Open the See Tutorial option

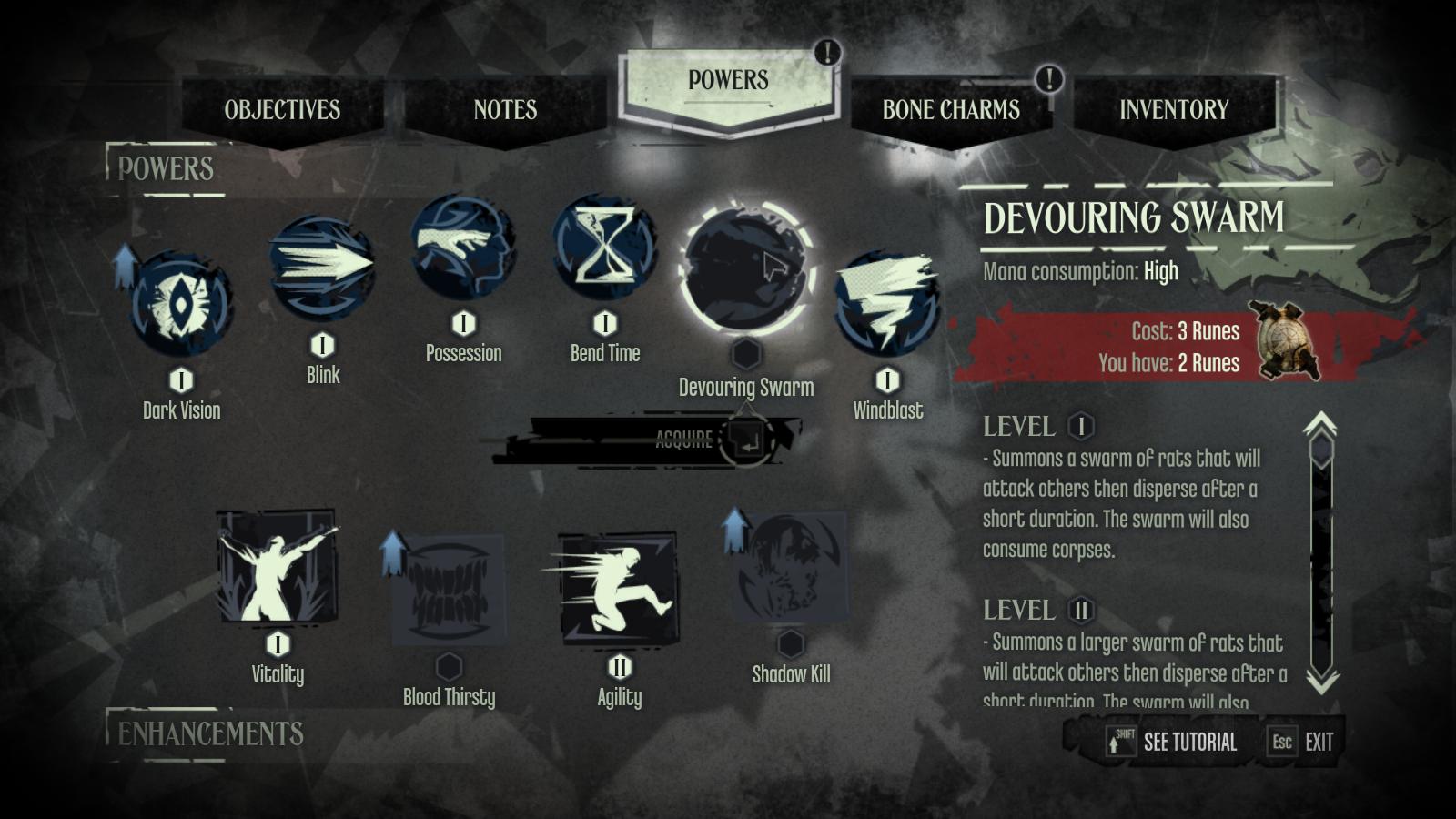coord(1174,743)
